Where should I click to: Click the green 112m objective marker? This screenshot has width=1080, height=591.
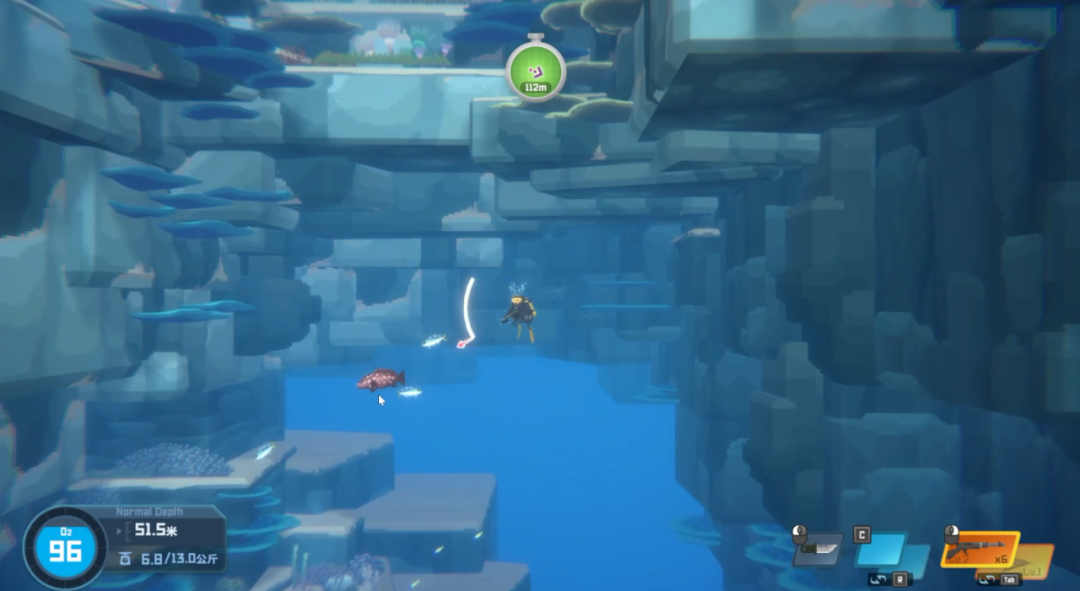pyautogui.click(x=536, y=70)
